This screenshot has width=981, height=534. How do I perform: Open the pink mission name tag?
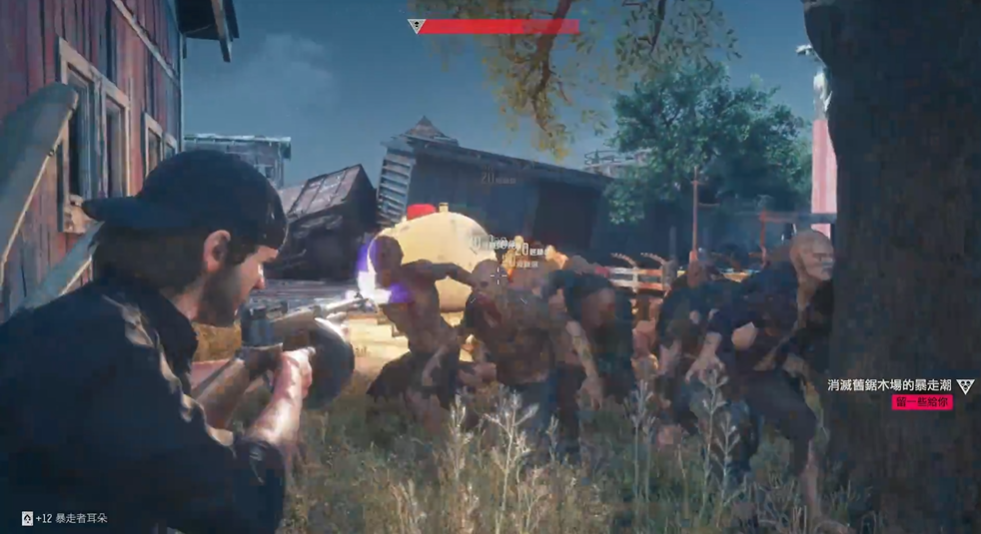pyautogui.click(x=921, y=402)
